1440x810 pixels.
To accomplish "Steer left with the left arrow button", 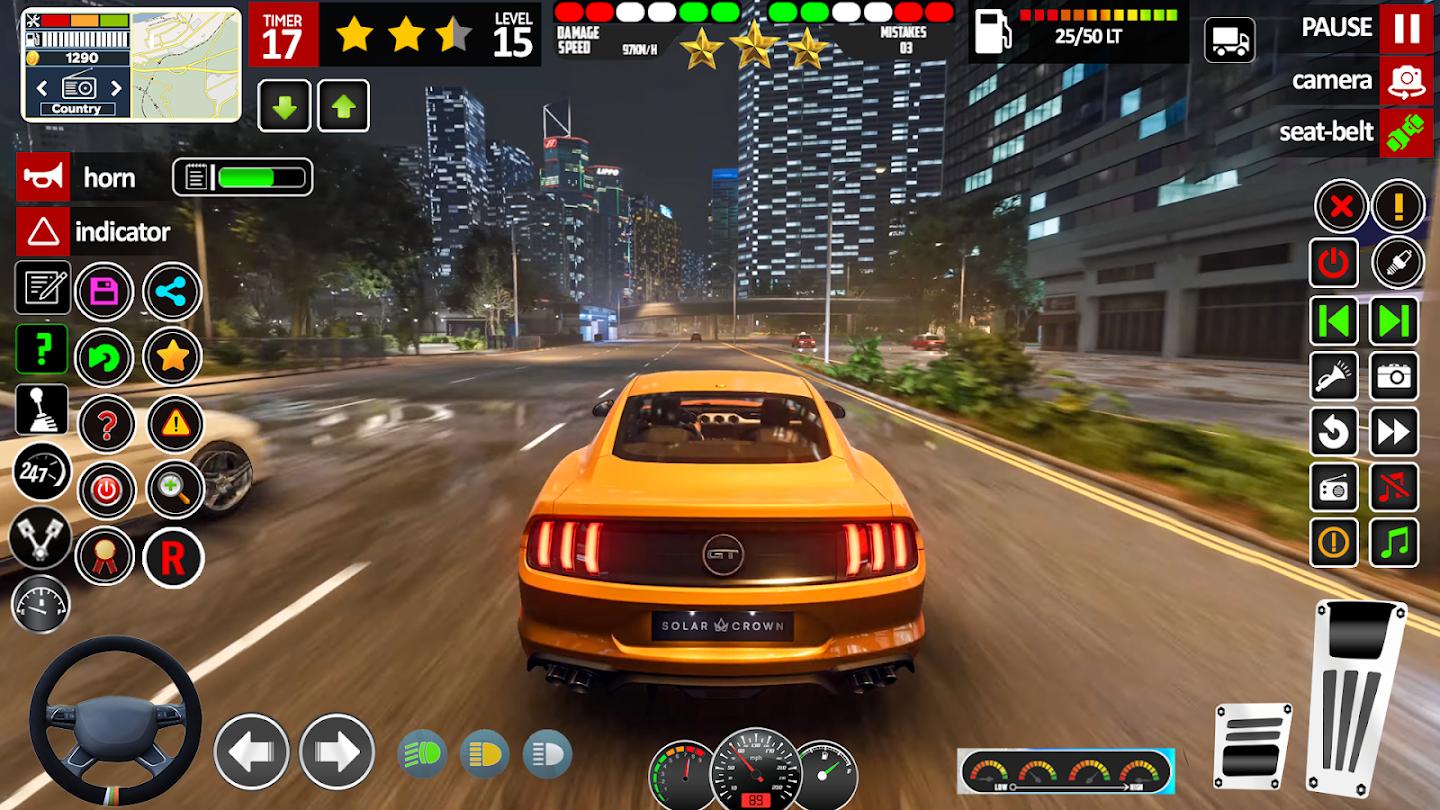I will (x=251, y=752).
